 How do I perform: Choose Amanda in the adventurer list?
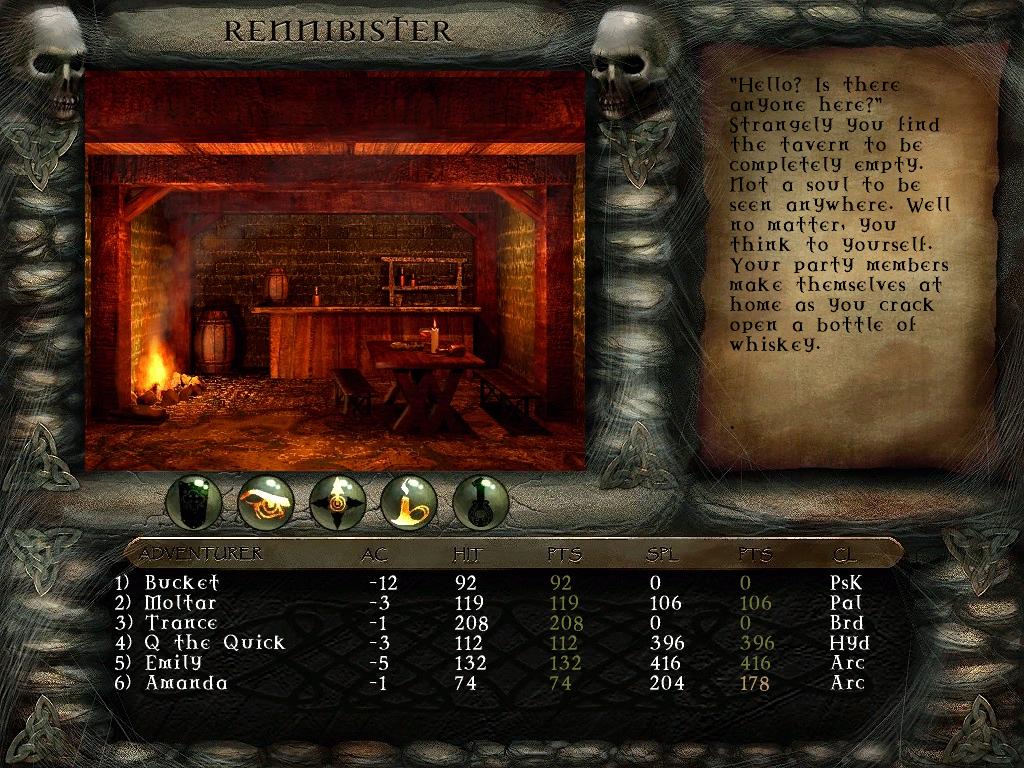coord(186,683)
